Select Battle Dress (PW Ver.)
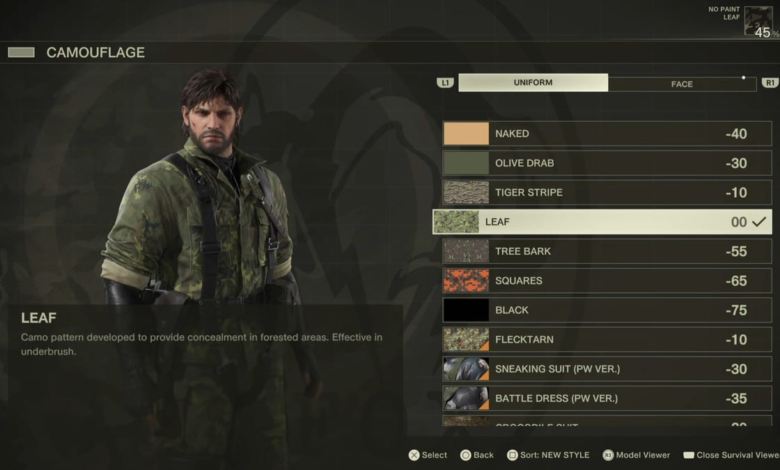This screenshot has width=780, height=470. (607, 398)
